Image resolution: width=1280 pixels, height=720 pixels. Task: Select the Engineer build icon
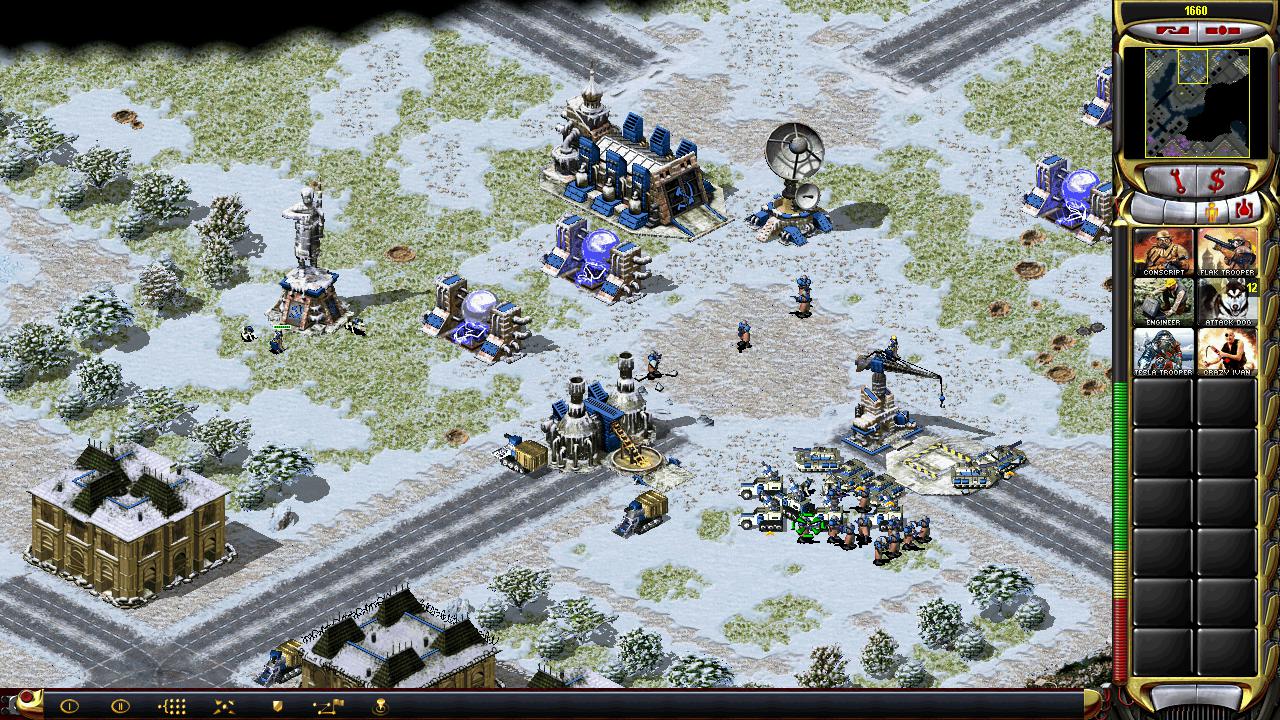click(1163, 301)
